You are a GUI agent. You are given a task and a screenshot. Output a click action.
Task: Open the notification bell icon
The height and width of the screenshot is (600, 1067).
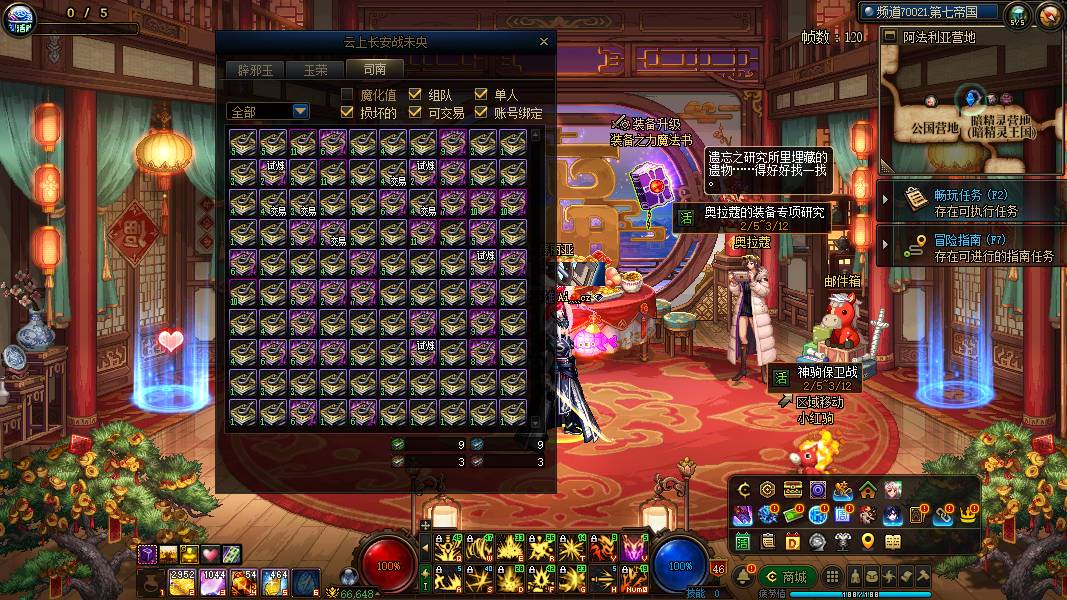(745, 577)
